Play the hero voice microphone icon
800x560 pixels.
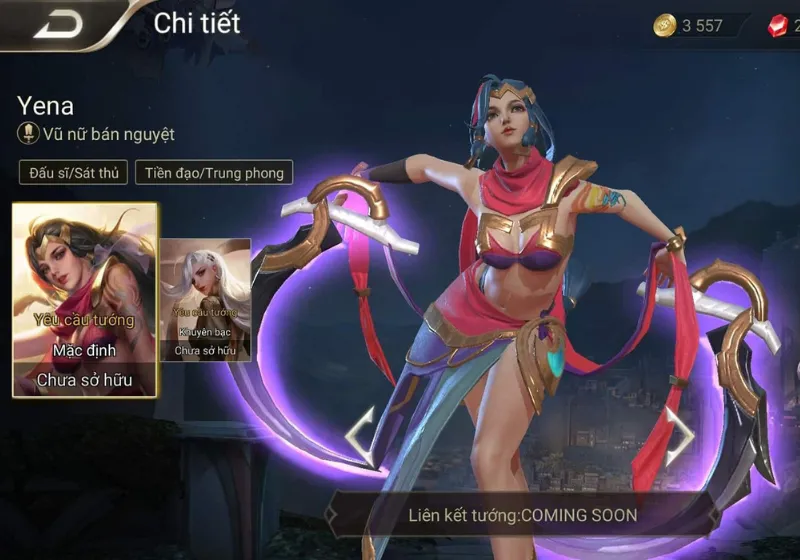(28, 134)
